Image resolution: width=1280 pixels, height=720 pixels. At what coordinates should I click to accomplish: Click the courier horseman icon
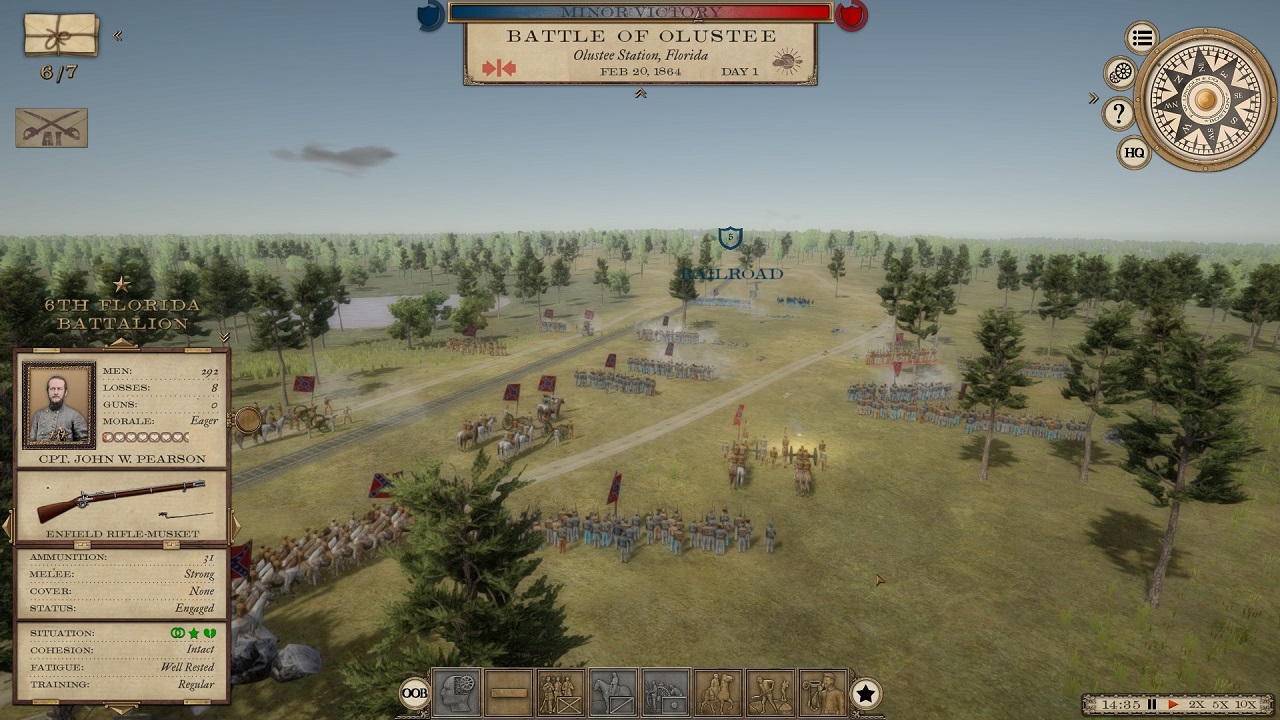pyautogui.click(x=719, y=691)
